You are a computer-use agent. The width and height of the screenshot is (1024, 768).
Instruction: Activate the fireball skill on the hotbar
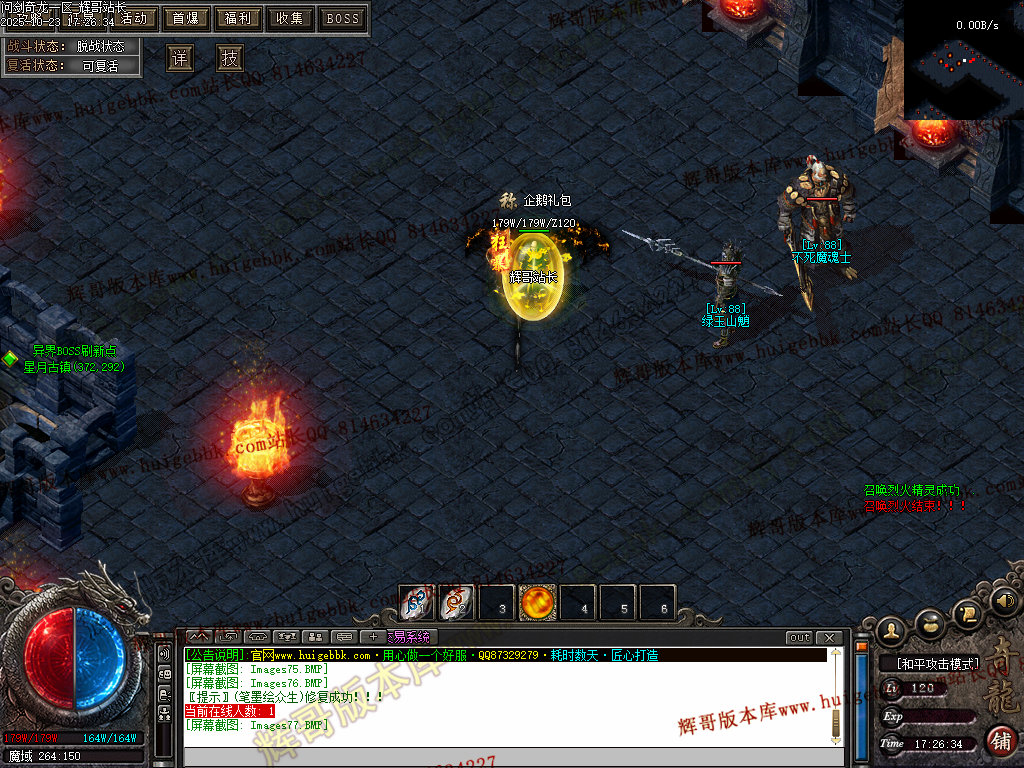point(538,603)
